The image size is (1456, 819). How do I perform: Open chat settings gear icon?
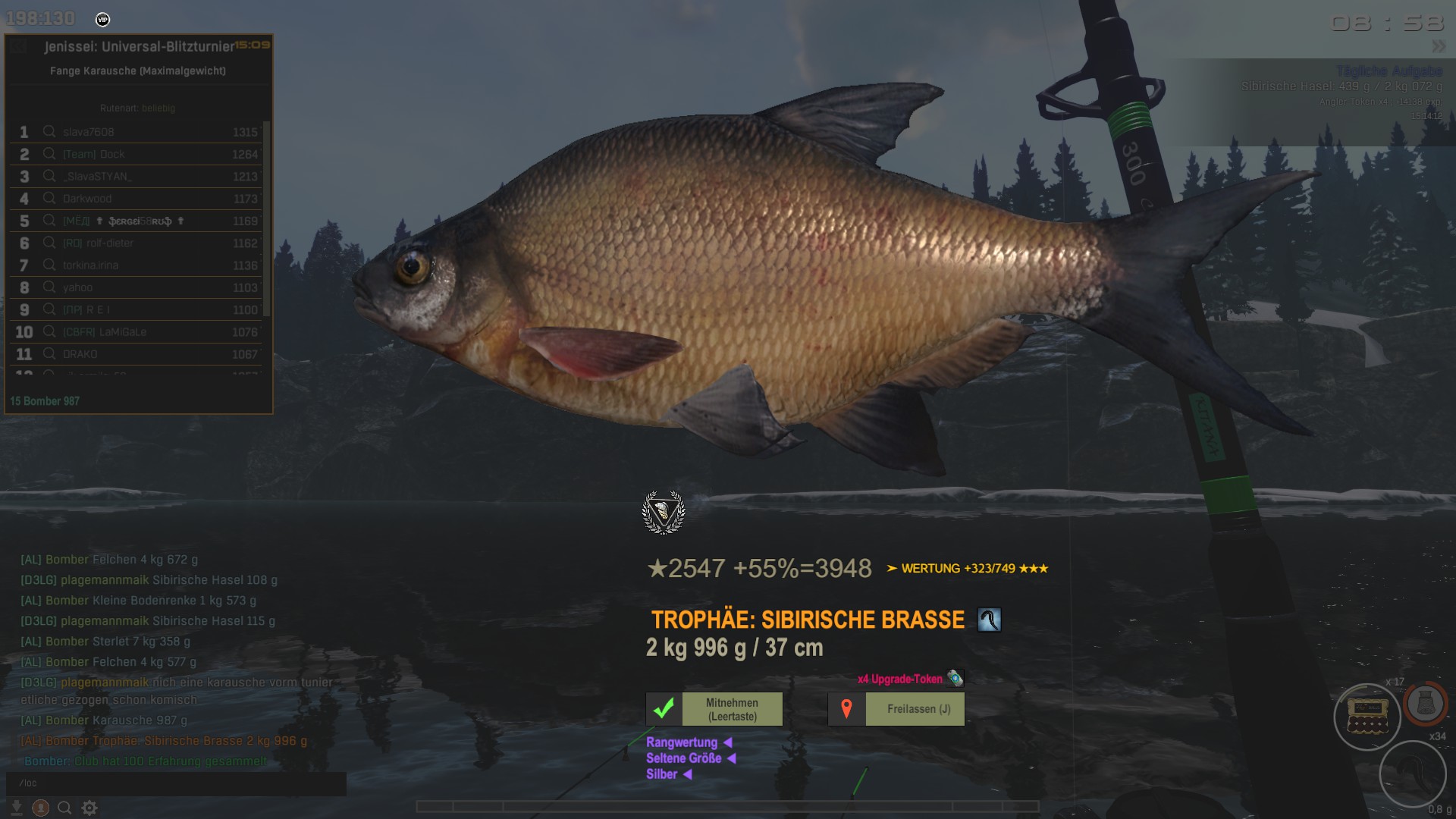click(x=89, y=808)
